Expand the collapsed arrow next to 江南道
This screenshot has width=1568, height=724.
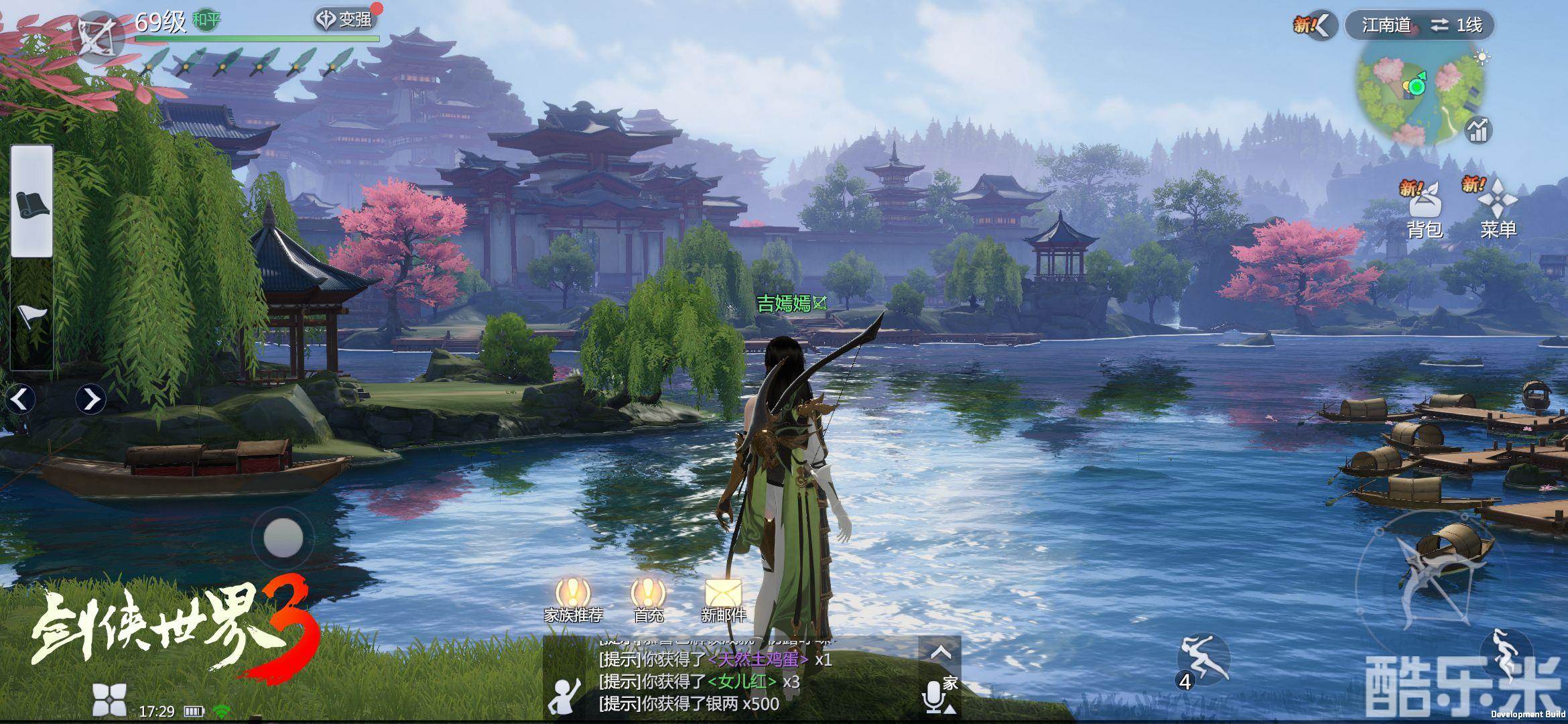click(x=1321, y=25)
